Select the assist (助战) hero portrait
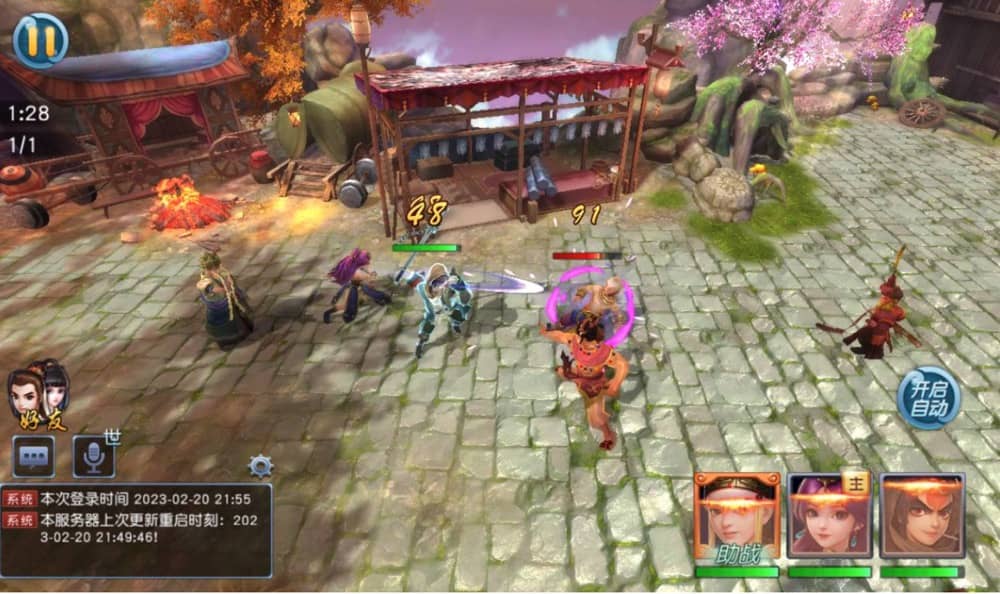Viewport: 1000px width, 594px height. pos(737,516)
